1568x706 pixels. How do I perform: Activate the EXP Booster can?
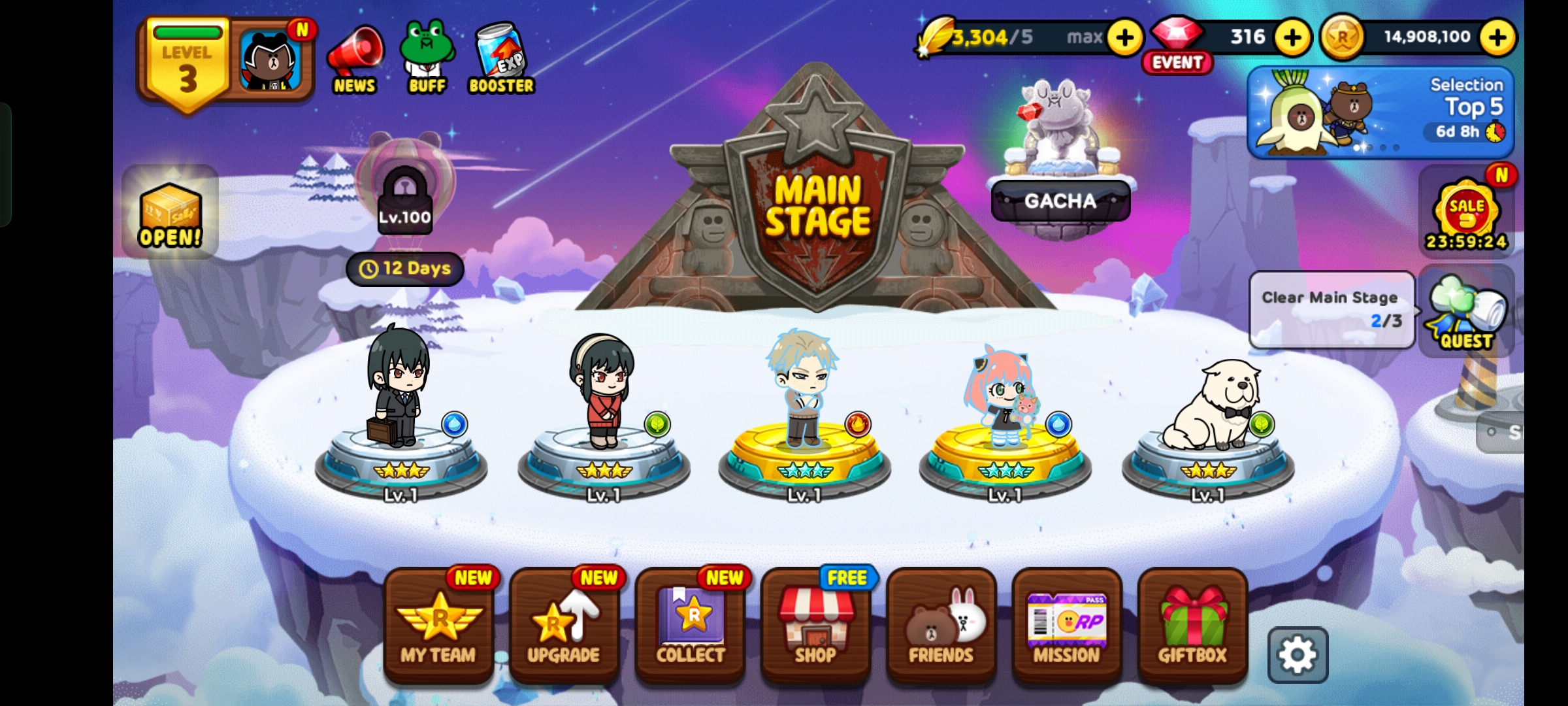[x=501, y=59]
